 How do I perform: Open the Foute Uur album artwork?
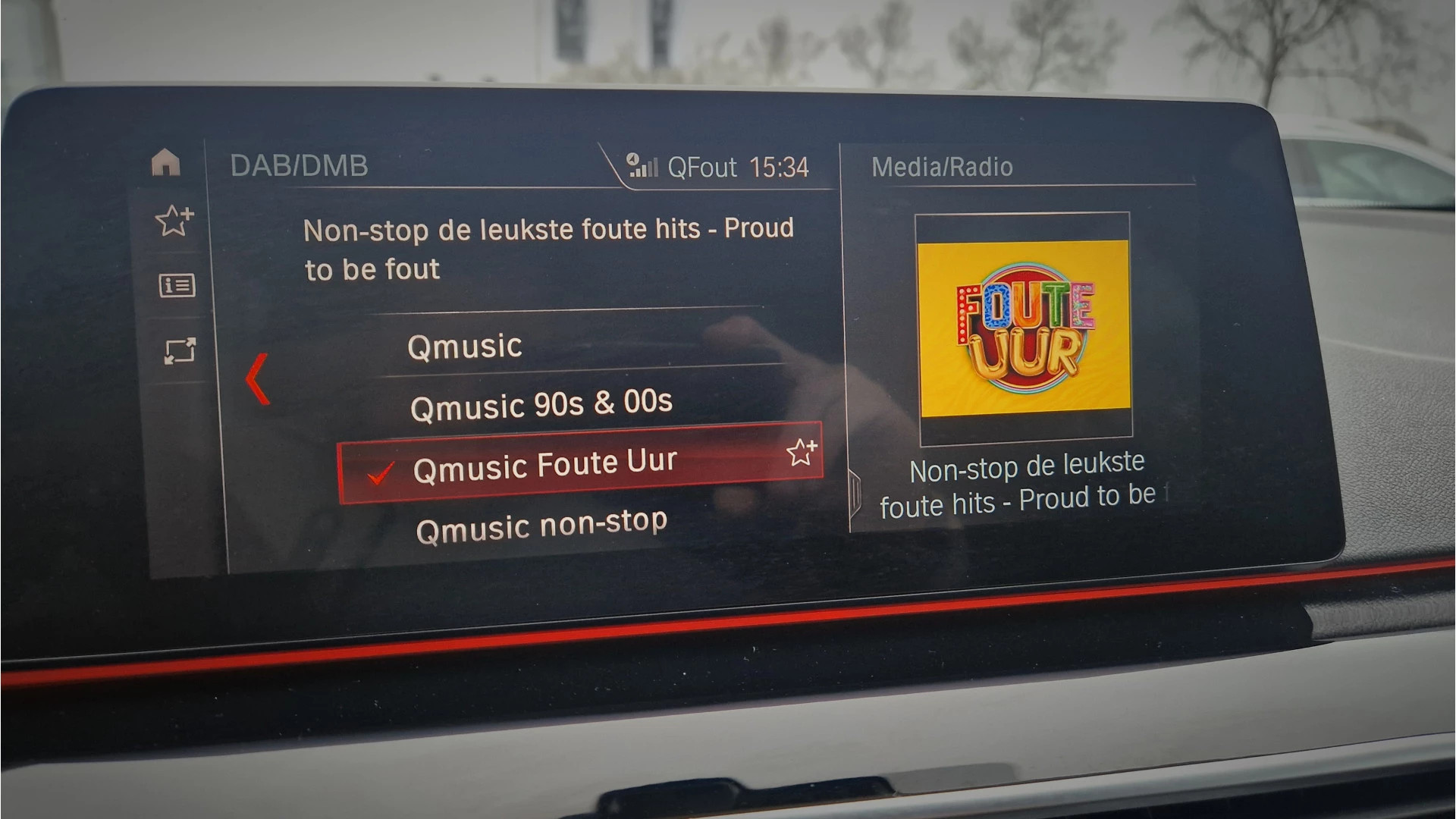[1024, 328]
